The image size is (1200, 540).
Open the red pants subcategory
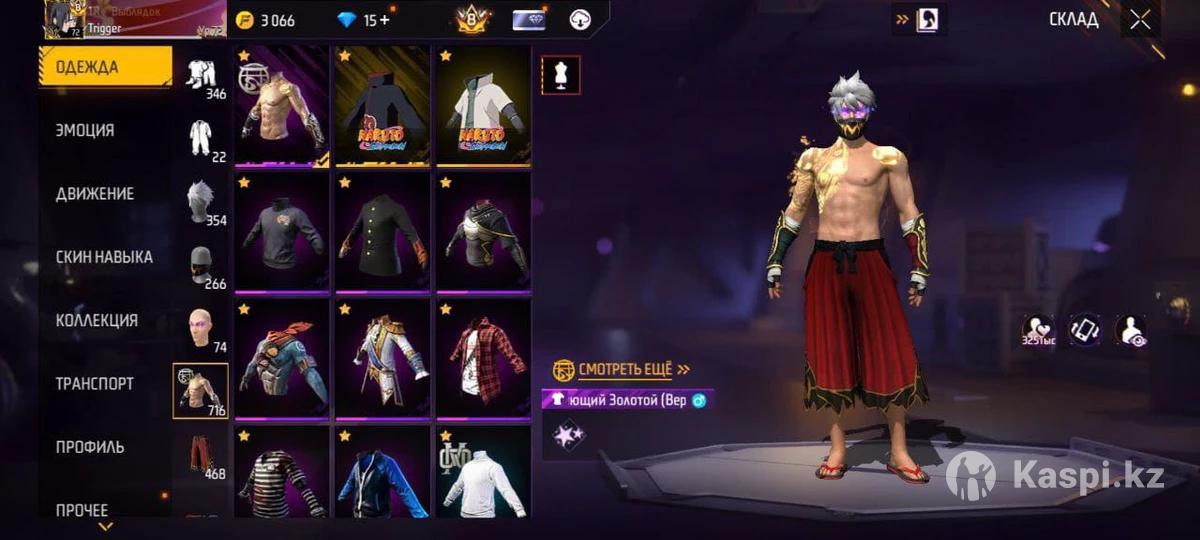click(201, 455)
